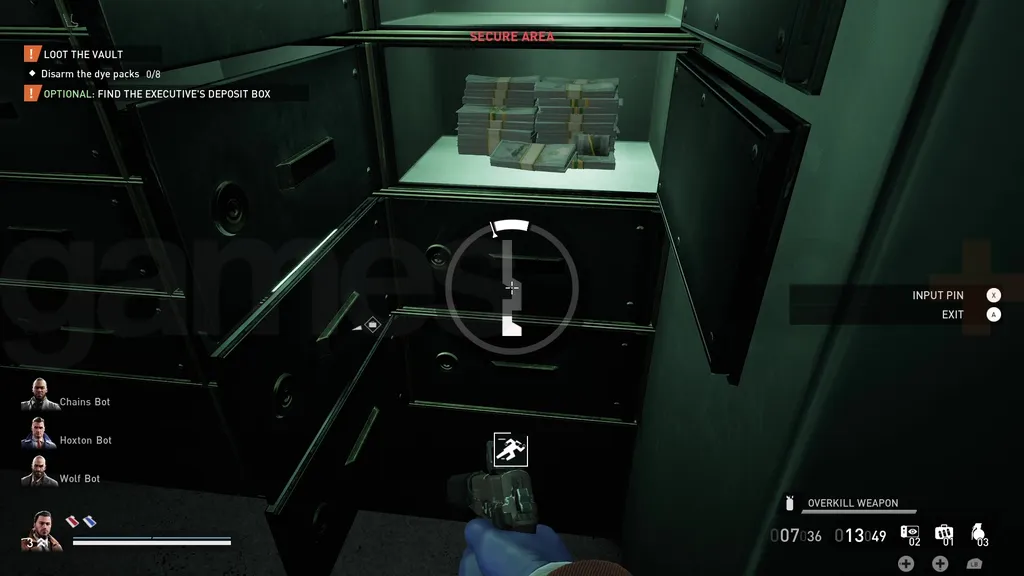Choose the Input PIN option
Image resolution: width=1024 pixels, height=576 pixels.
tap(937, 296)
